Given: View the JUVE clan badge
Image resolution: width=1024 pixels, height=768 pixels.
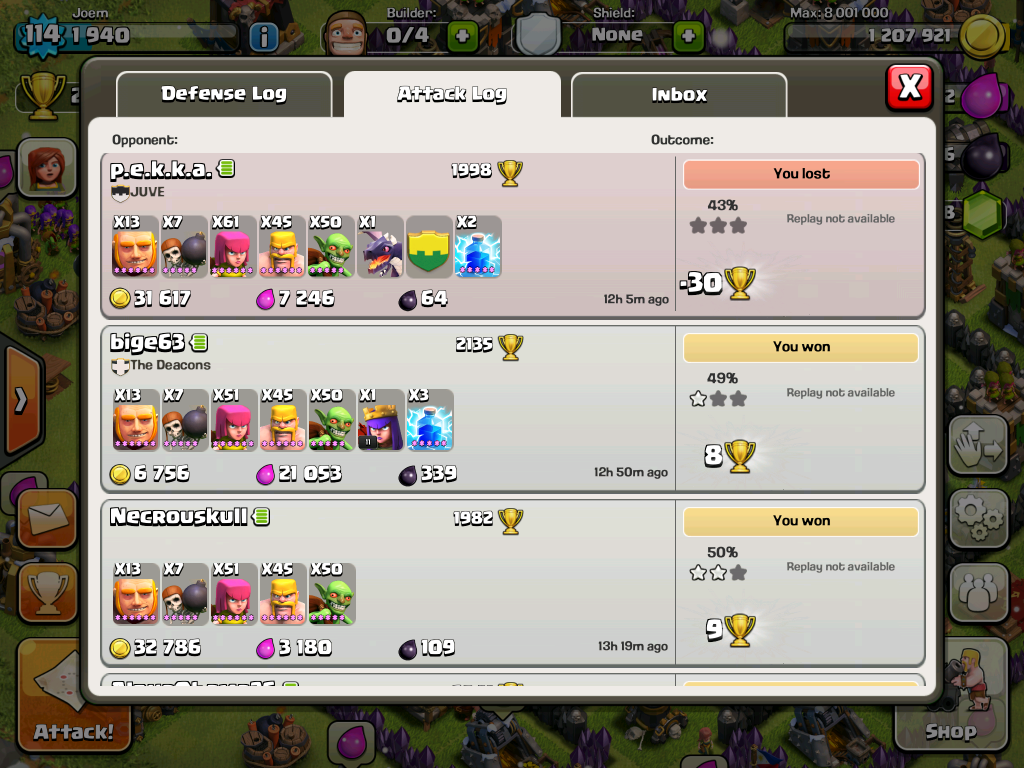Looking at the screenshot, I should tap(120, 192).
